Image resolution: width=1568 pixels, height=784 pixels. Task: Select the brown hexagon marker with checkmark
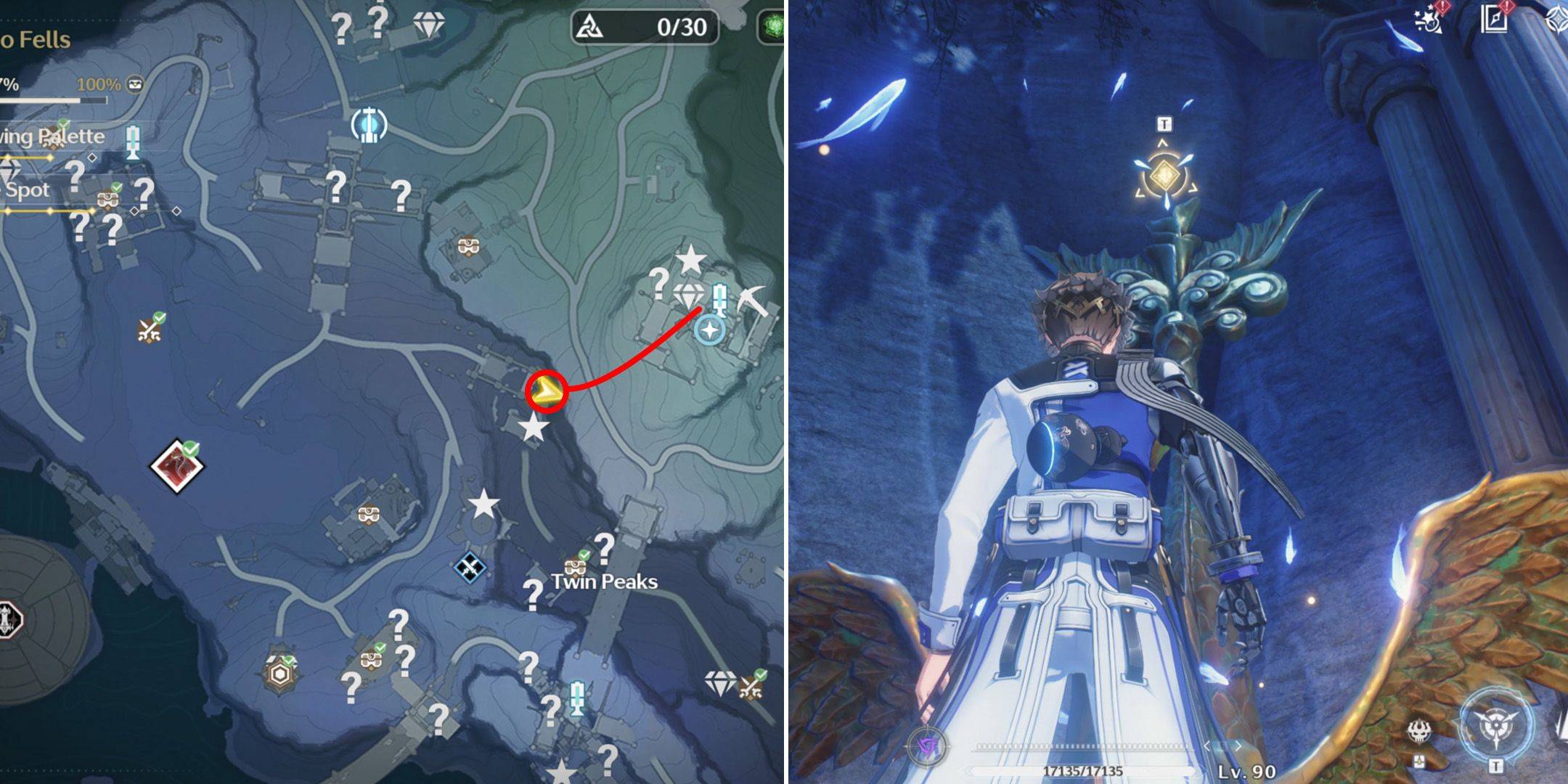click(x=279, y=674)
